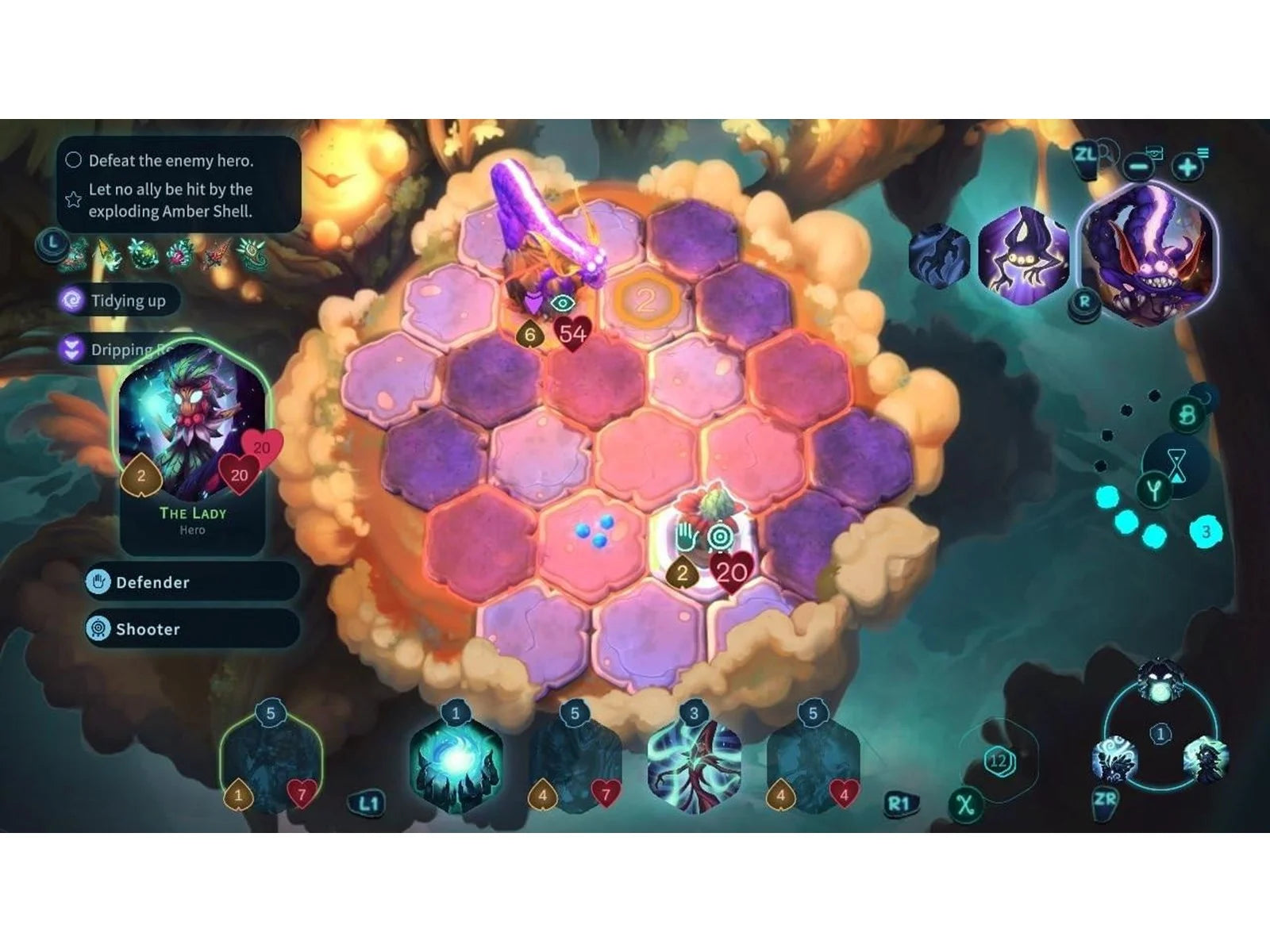1270x952 pixels.
Task: Toggle the eye indicator above the purple dragon unit
Action: (564, 302)
